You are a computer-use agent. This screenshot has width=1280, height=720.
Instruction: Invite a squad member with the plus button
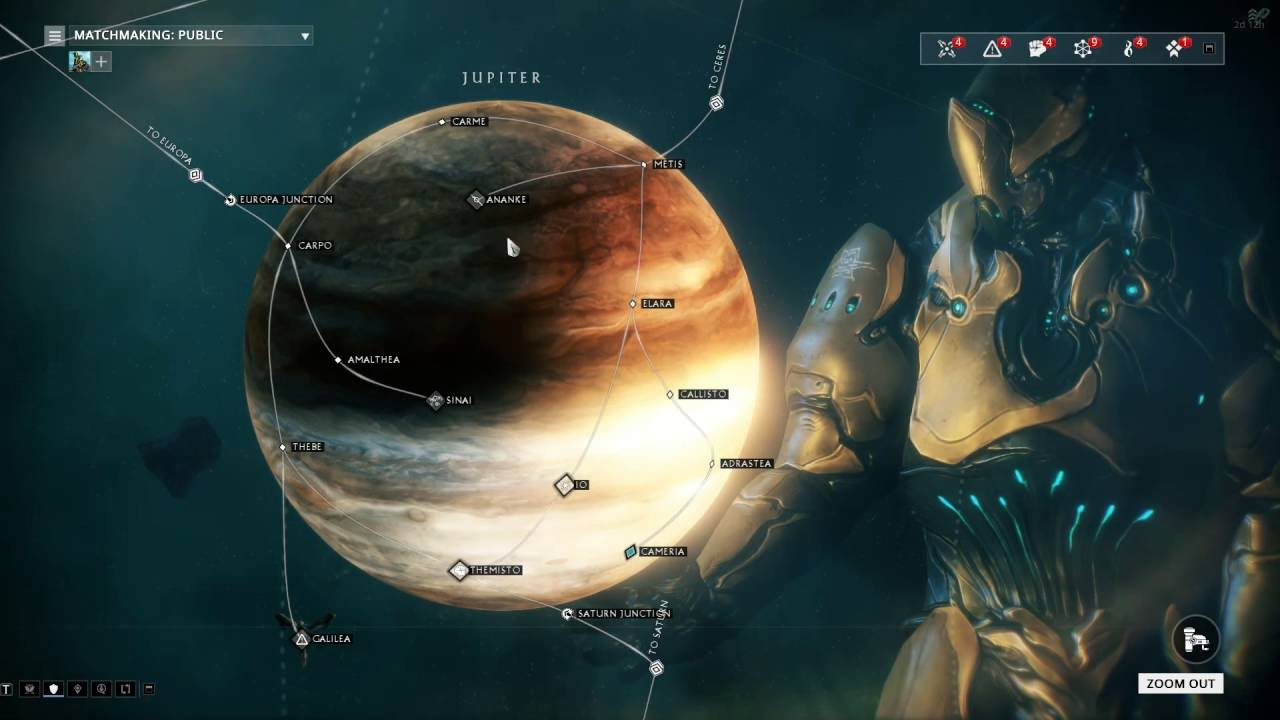point(101,62)
